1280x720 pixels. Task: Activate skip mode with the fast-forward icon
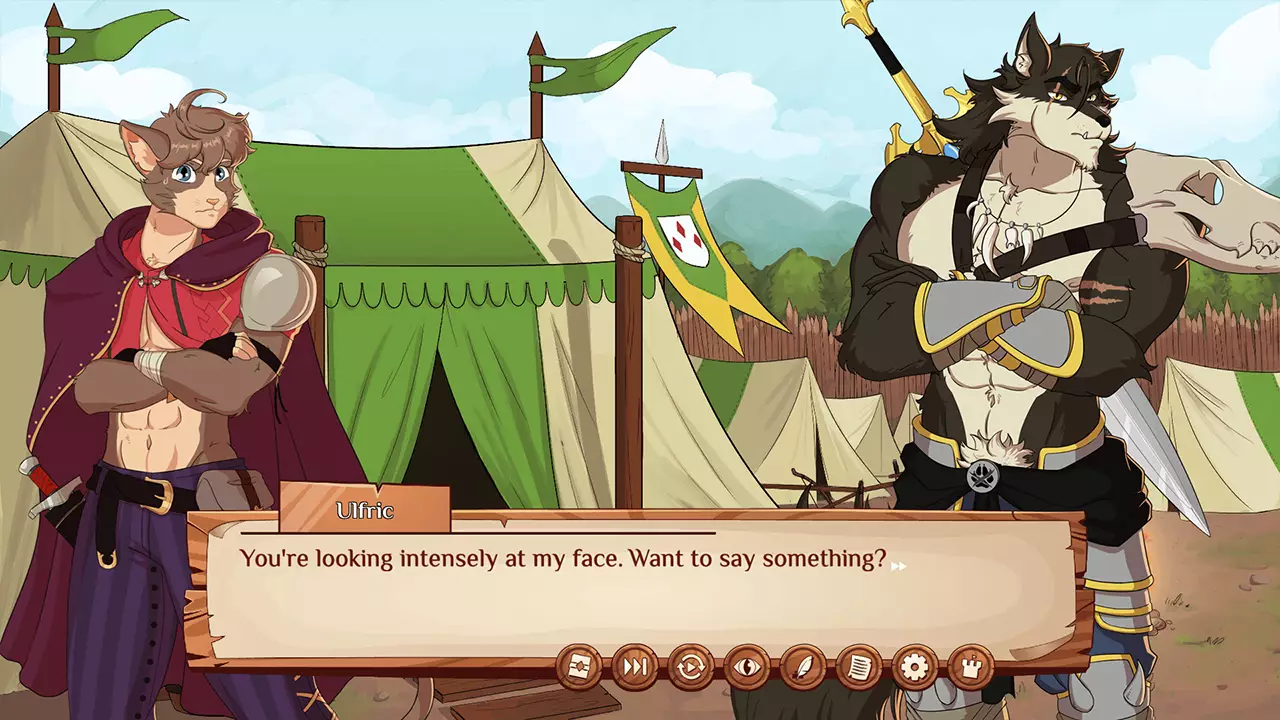(x=636, y=665)
